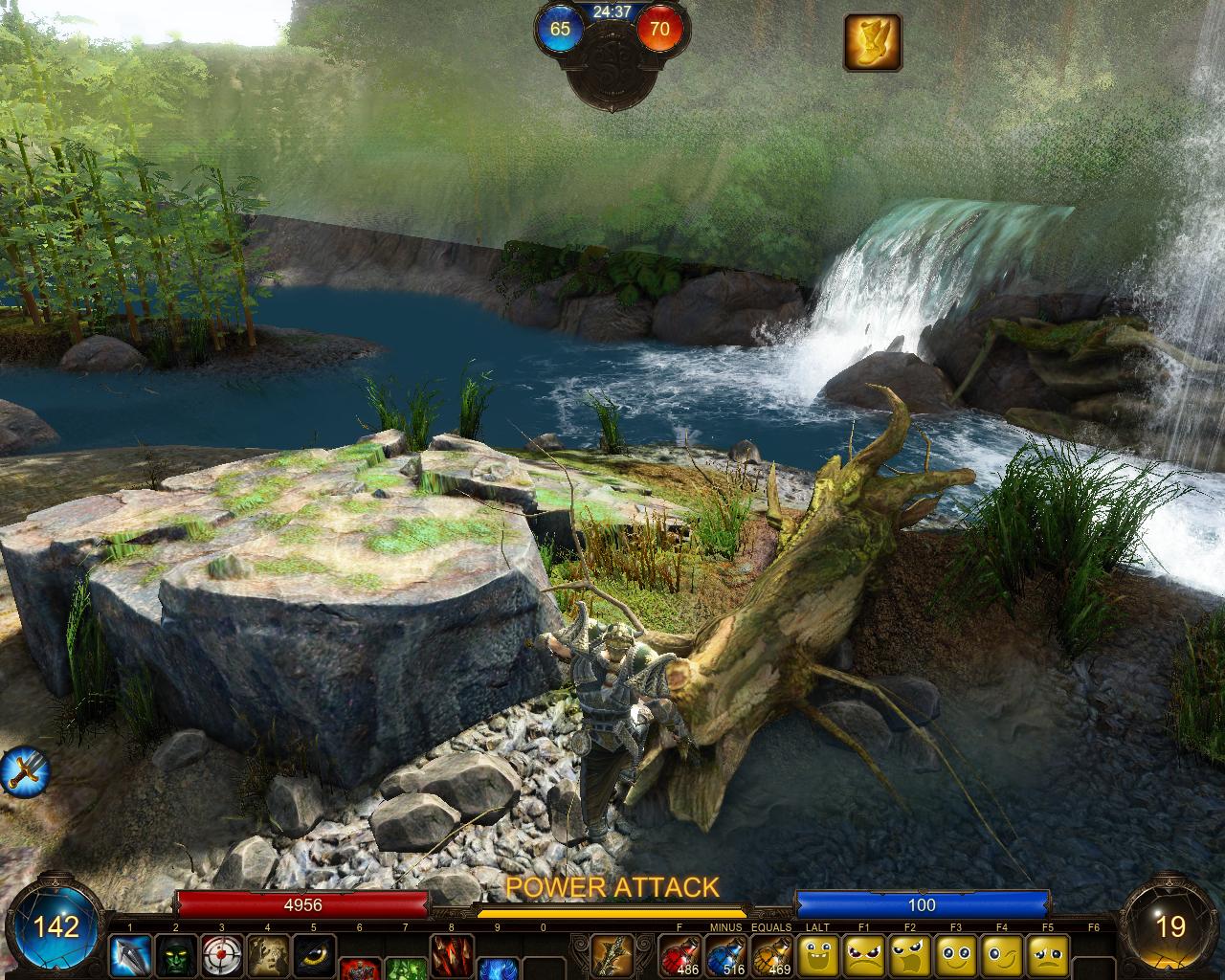This screenshot has height=980, width=1225.
Task: Select the red crosshair target skill
Action: point(221,955)
